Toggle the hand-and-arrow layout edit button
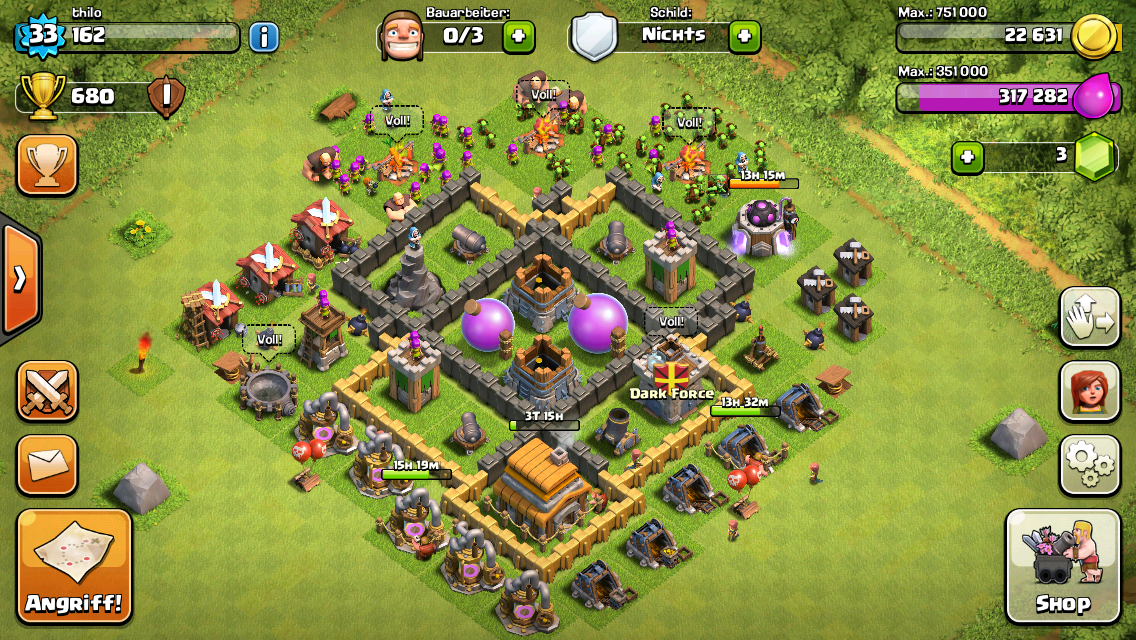Viewport: 1136px width, 640px height. (1089, 317)
